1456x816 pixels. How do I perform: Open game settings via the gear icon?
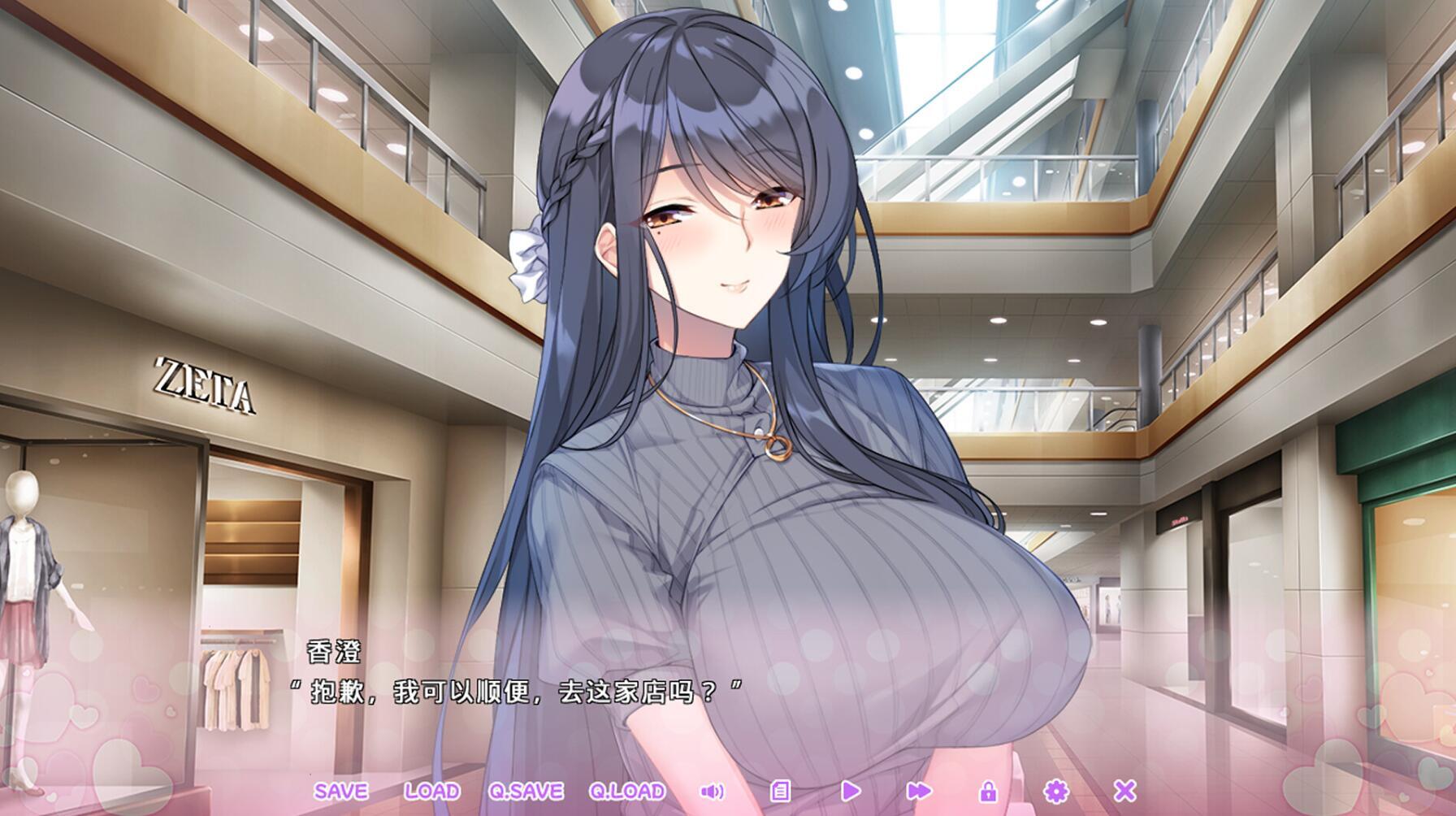(1056, 790)
